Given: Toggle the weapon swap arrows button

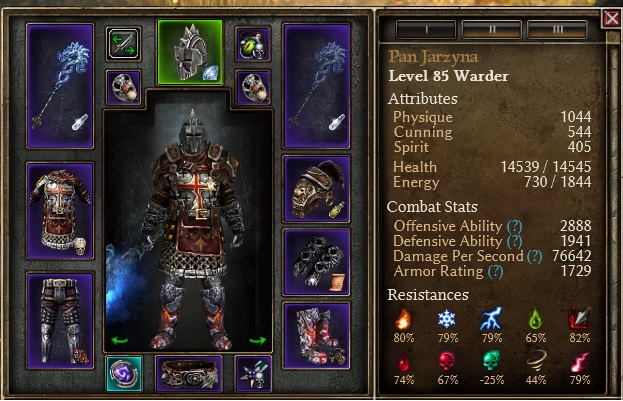Looking at the screenshot, I should 124,44.
